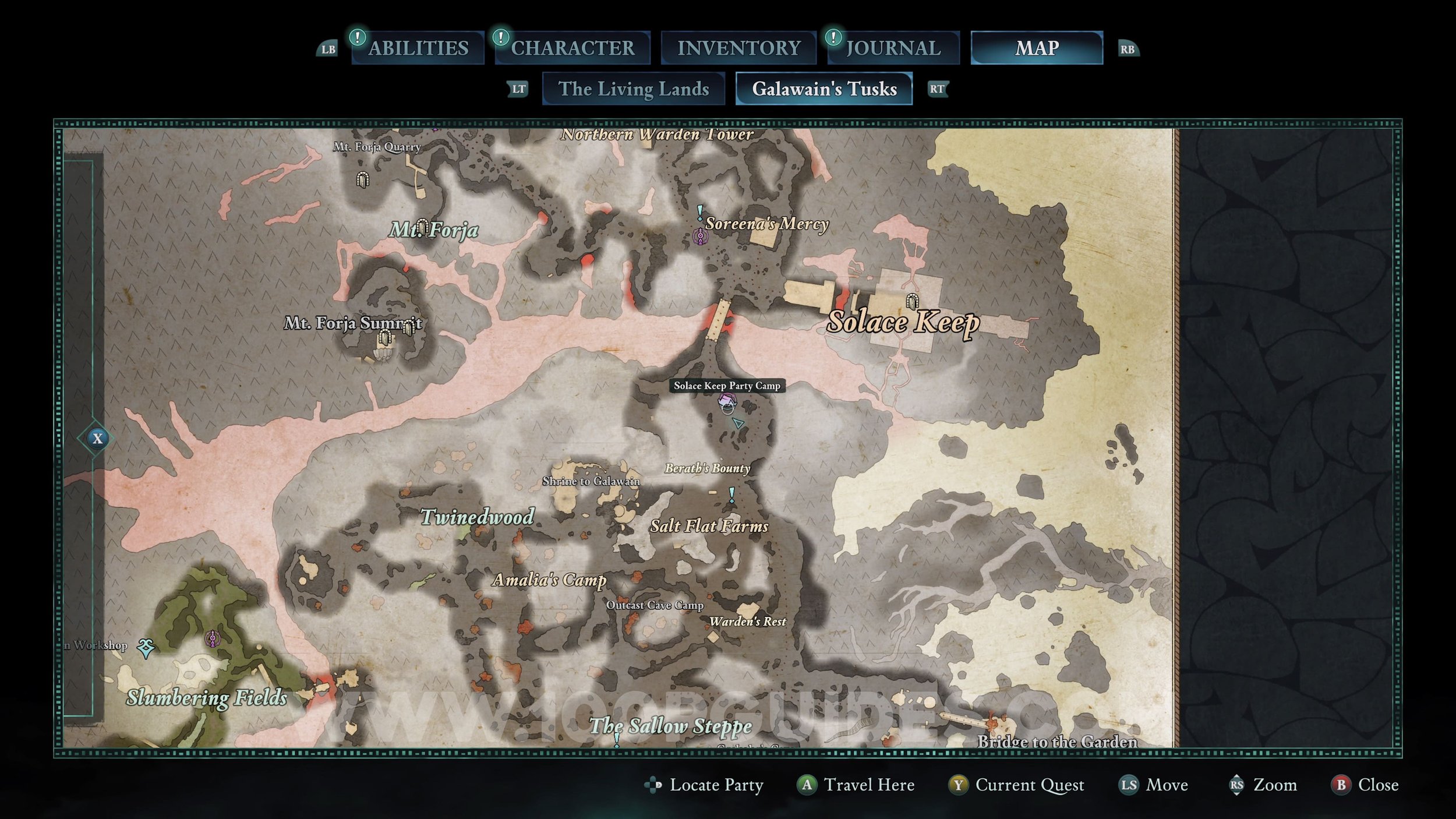Click the Mt. Forja Quarry doorway icon

362,179
